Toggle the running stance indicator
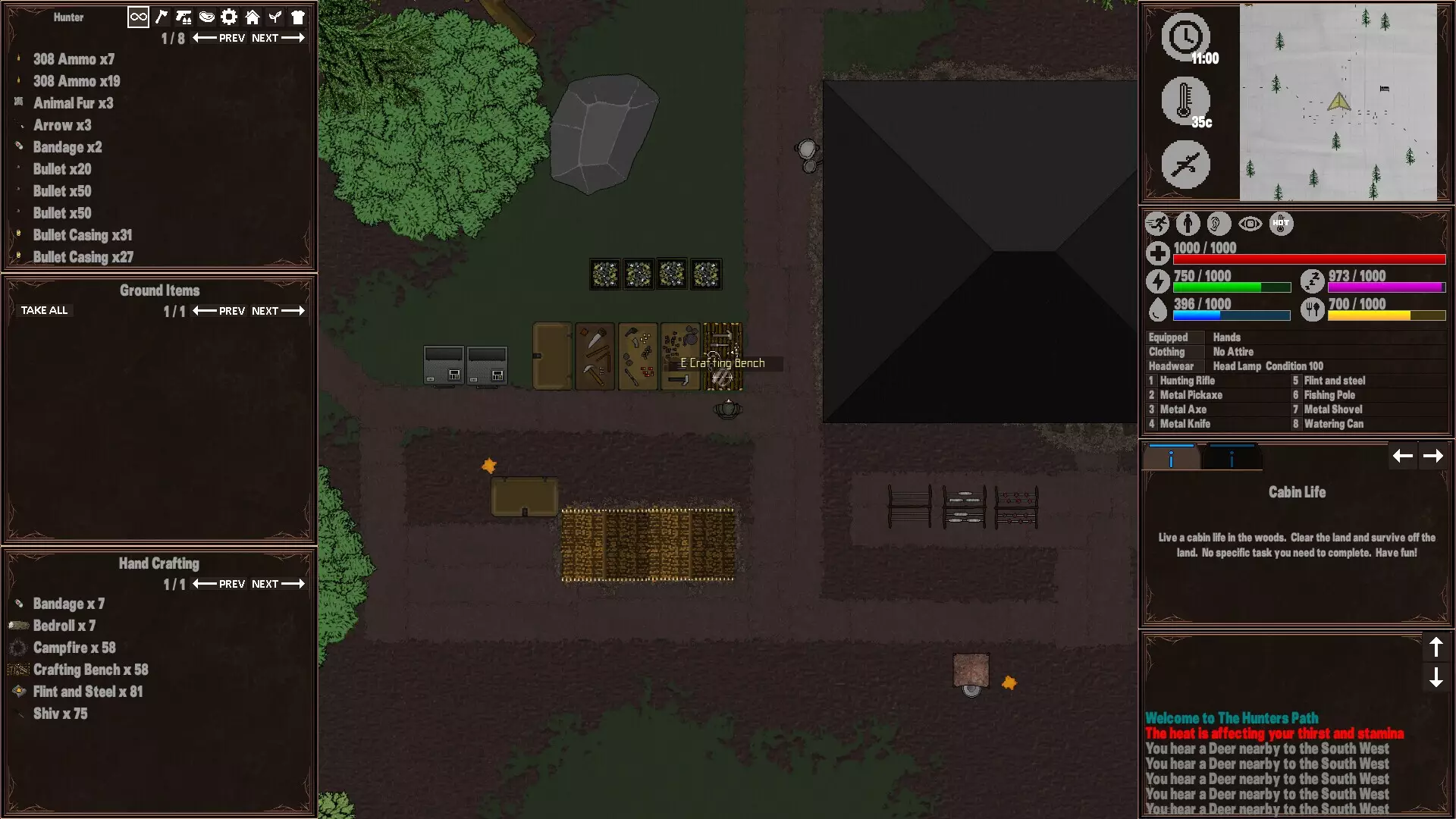Viewport: 1456px width, 819px height. (x=1158, y=224)
